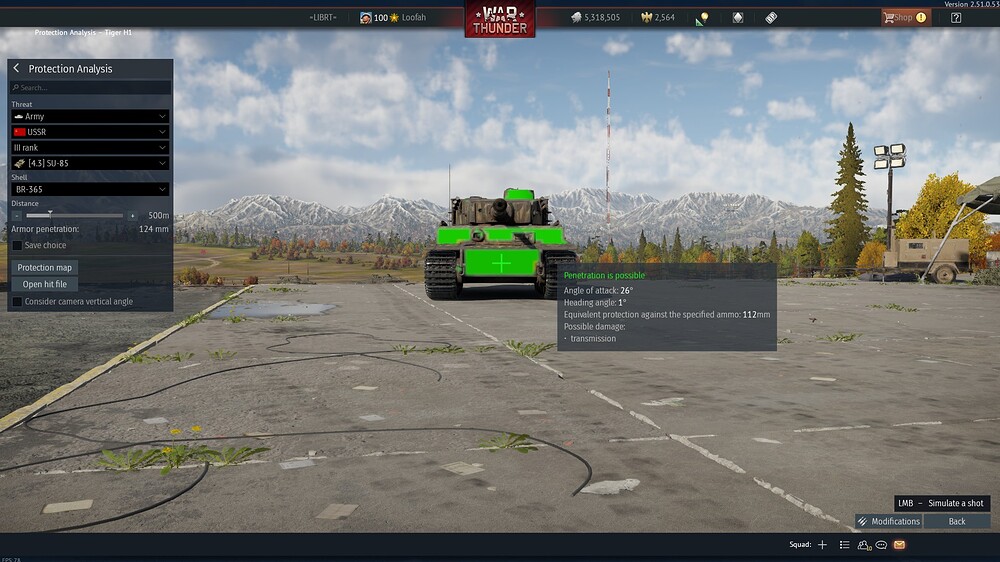This screenshot has width=1000, height=562.
Task: Enable Consider camera vertical angle
Action: (17, 301)
